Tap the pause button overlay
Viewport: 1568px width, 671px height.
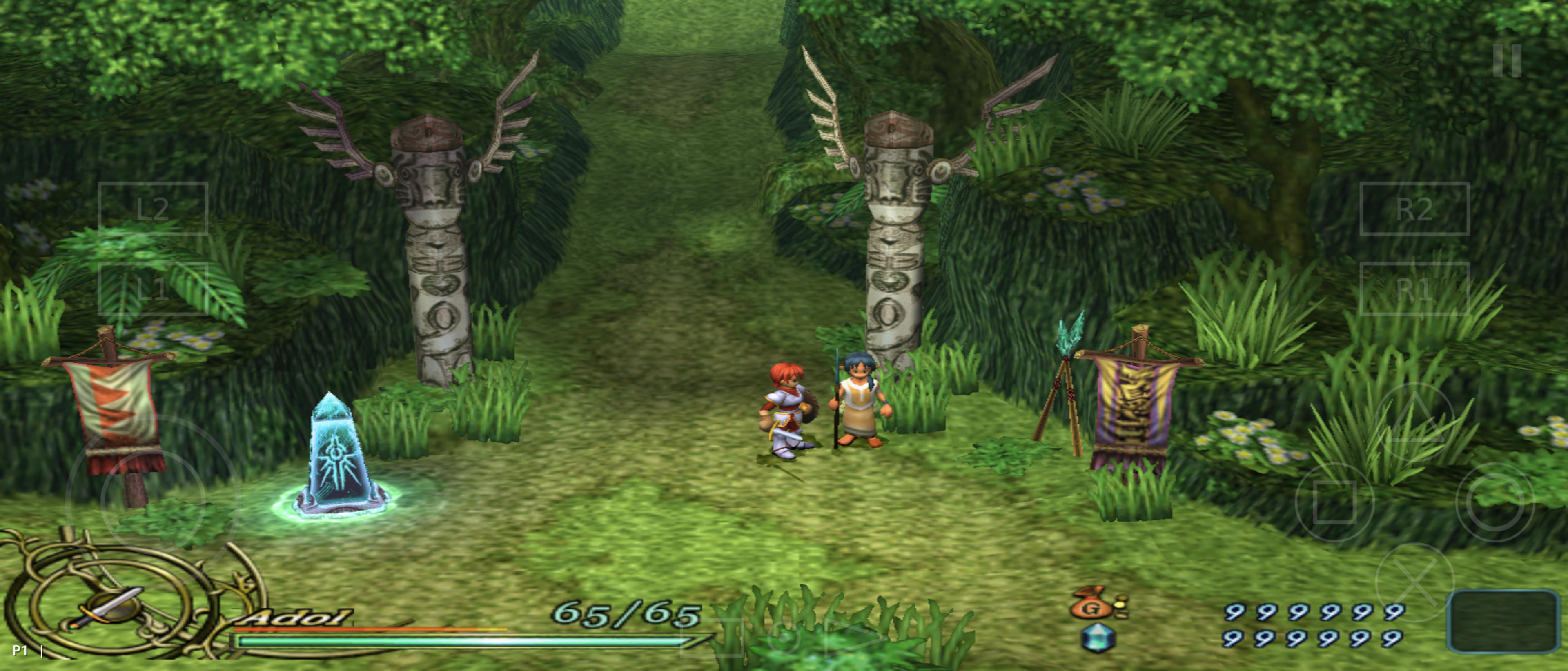coord(1507,60)
